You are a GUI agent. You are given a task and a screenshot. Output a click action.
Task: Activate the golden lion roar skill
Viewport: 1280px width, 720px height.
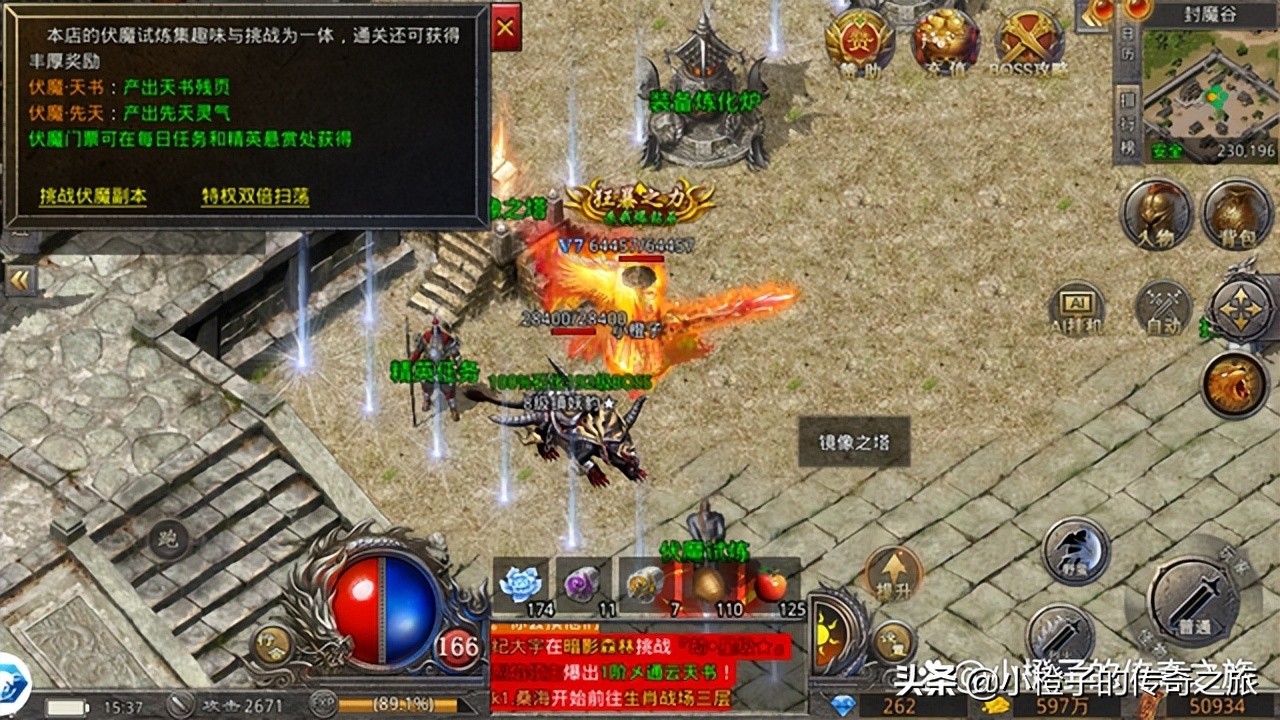pos(1235,384)
